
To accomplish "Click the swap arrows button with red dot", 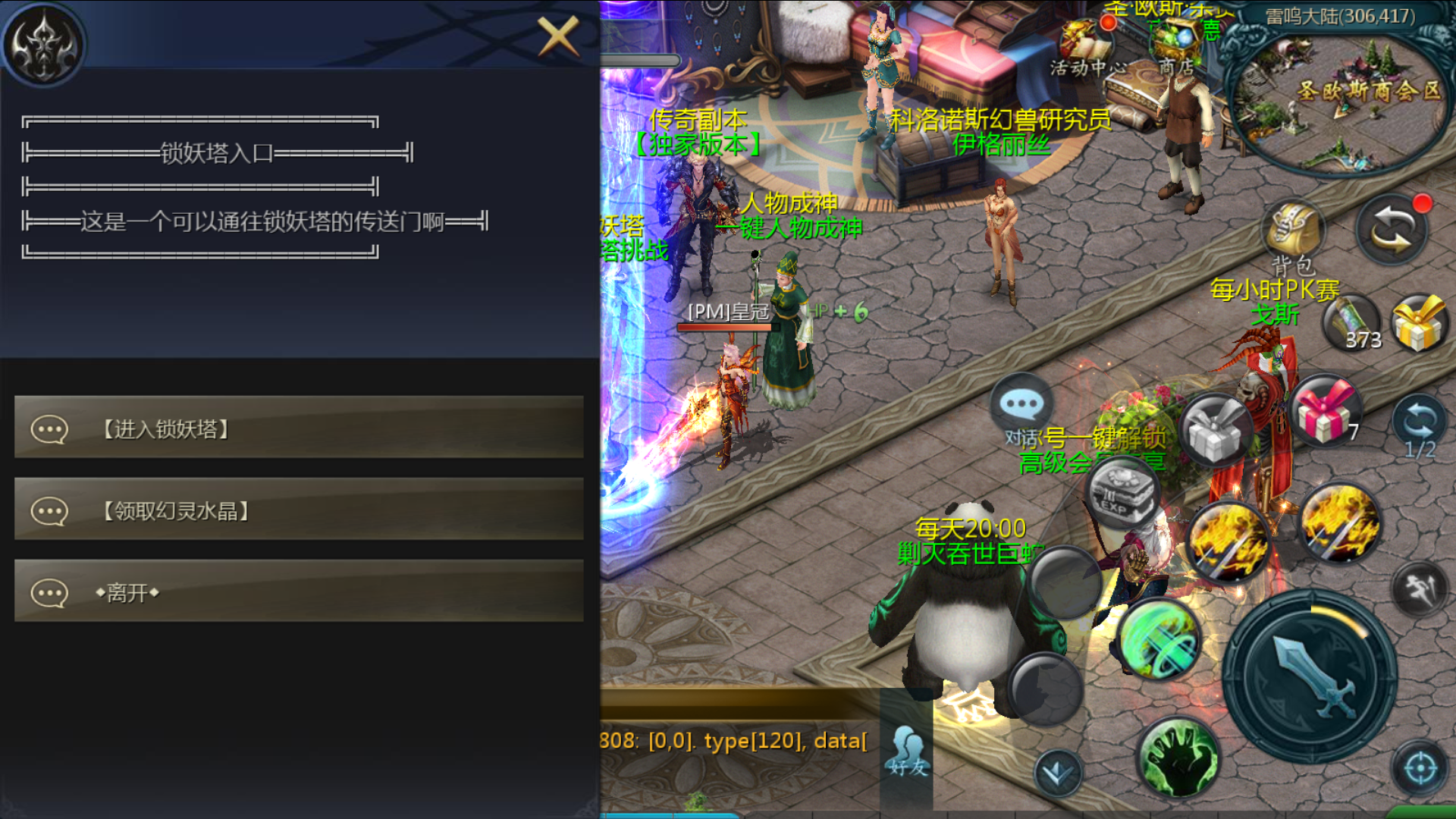I will 1392,231.
